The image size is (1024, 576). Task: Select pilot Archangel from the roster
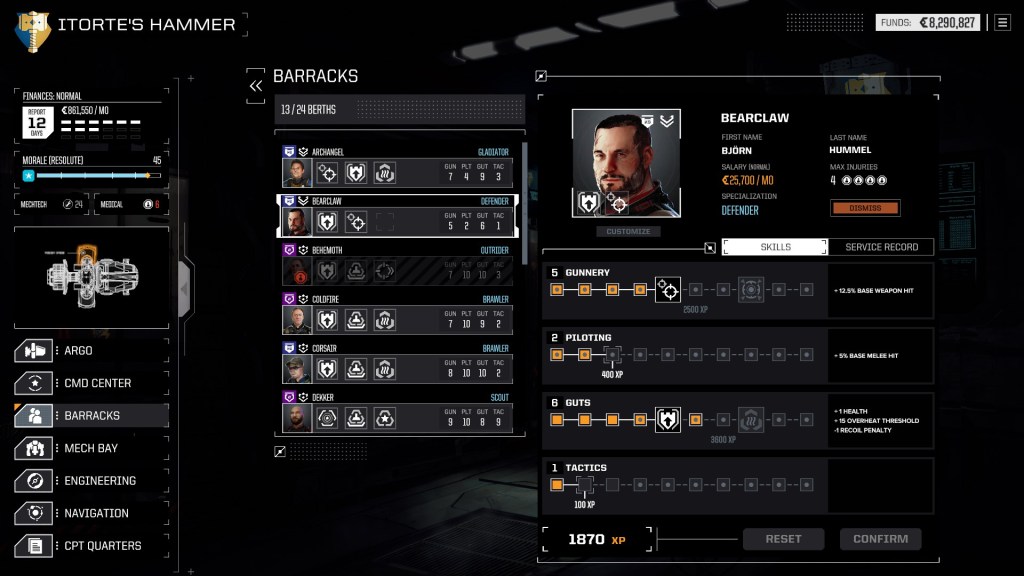[x=397, y=168]
